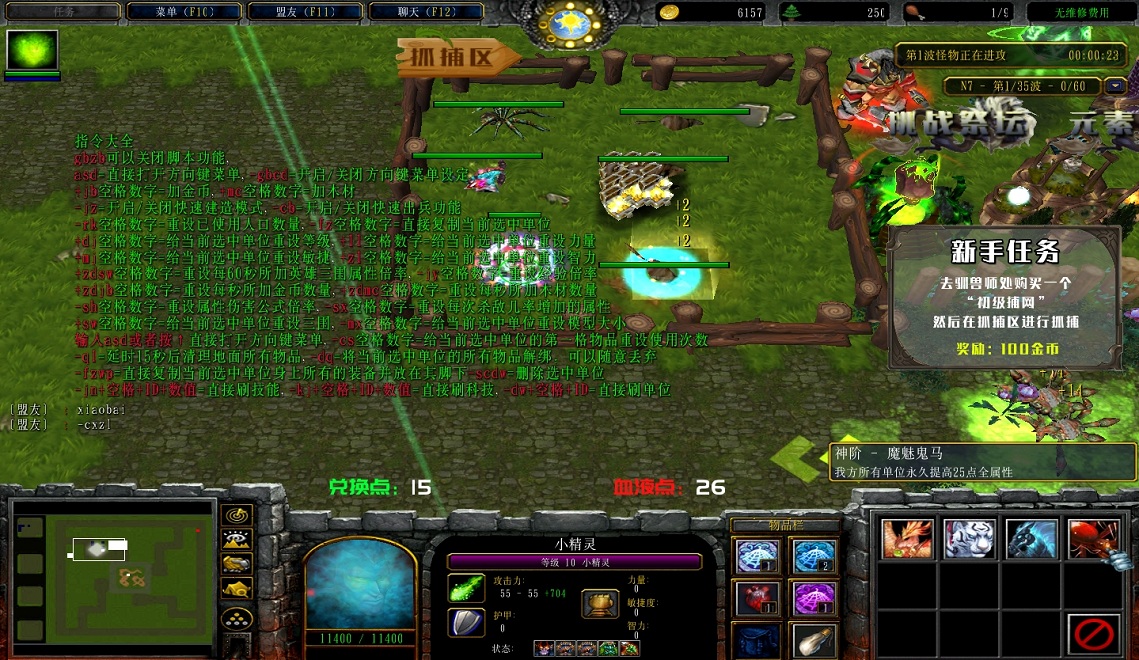
Task: Click the unit portrait of the wisp
Action: 359,585
